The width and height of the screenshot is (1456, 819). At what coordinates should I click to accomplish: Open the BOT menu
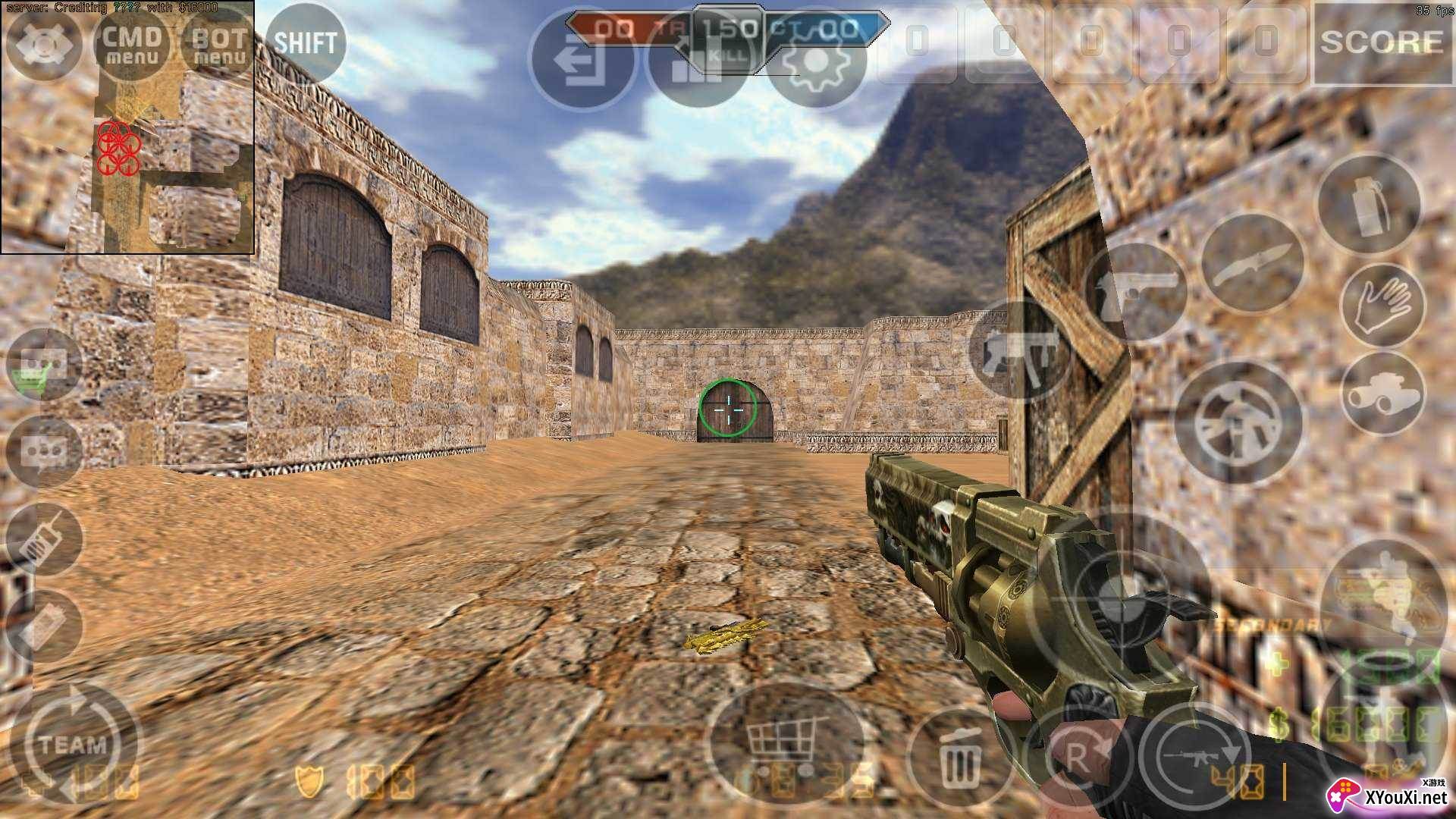218,44
